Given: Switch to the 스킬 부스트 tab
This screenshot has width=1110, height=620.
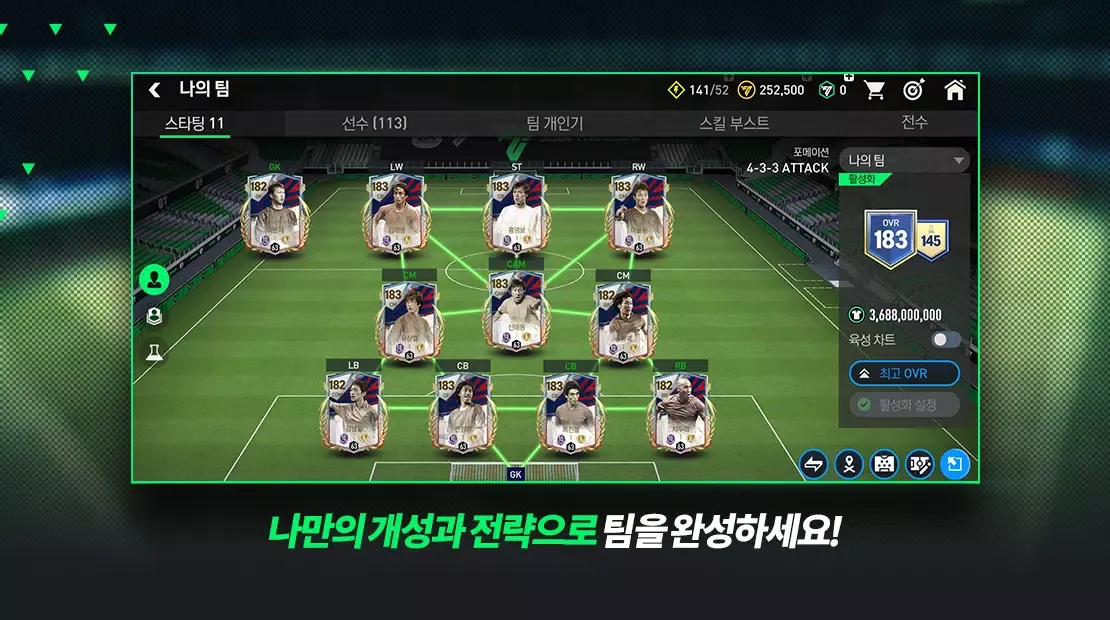Looking at the screenshot, I should pyautogui.click(x=734, y=123).
